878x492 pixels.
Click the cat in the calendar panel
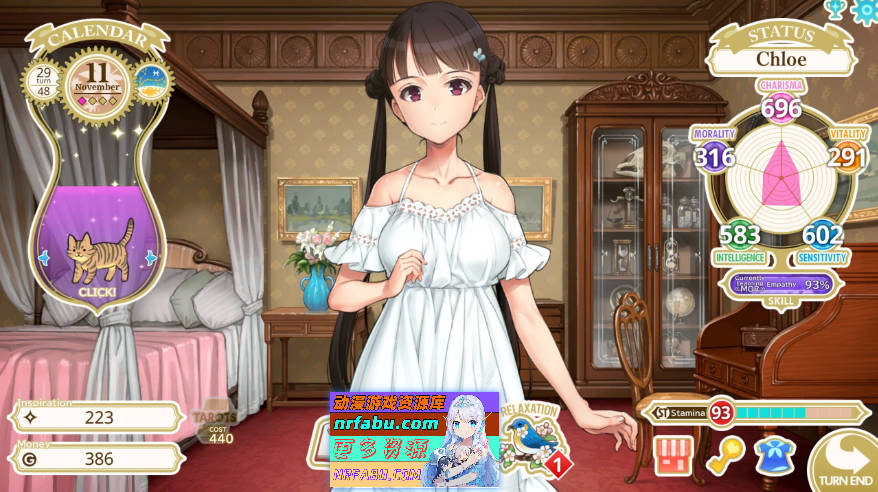click(99, 248)
